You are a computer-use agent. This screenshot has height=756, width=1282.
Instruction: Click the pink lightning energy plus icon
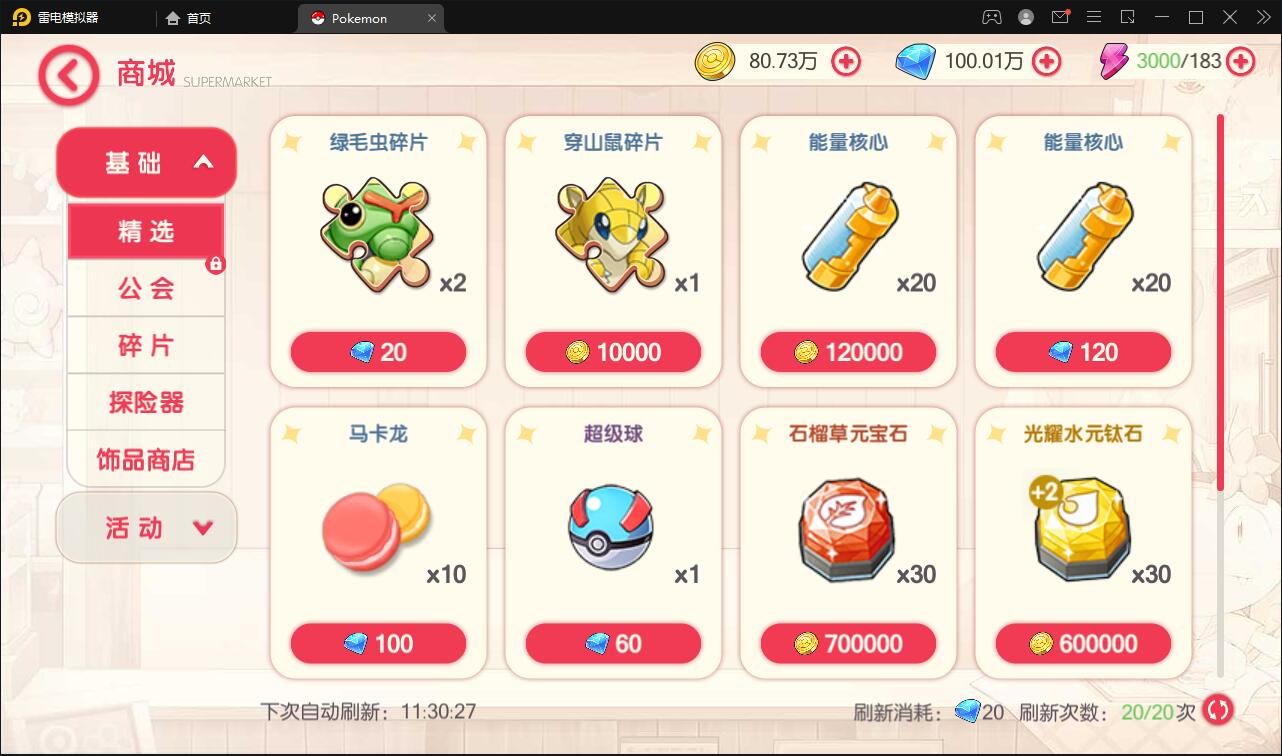1240,61
